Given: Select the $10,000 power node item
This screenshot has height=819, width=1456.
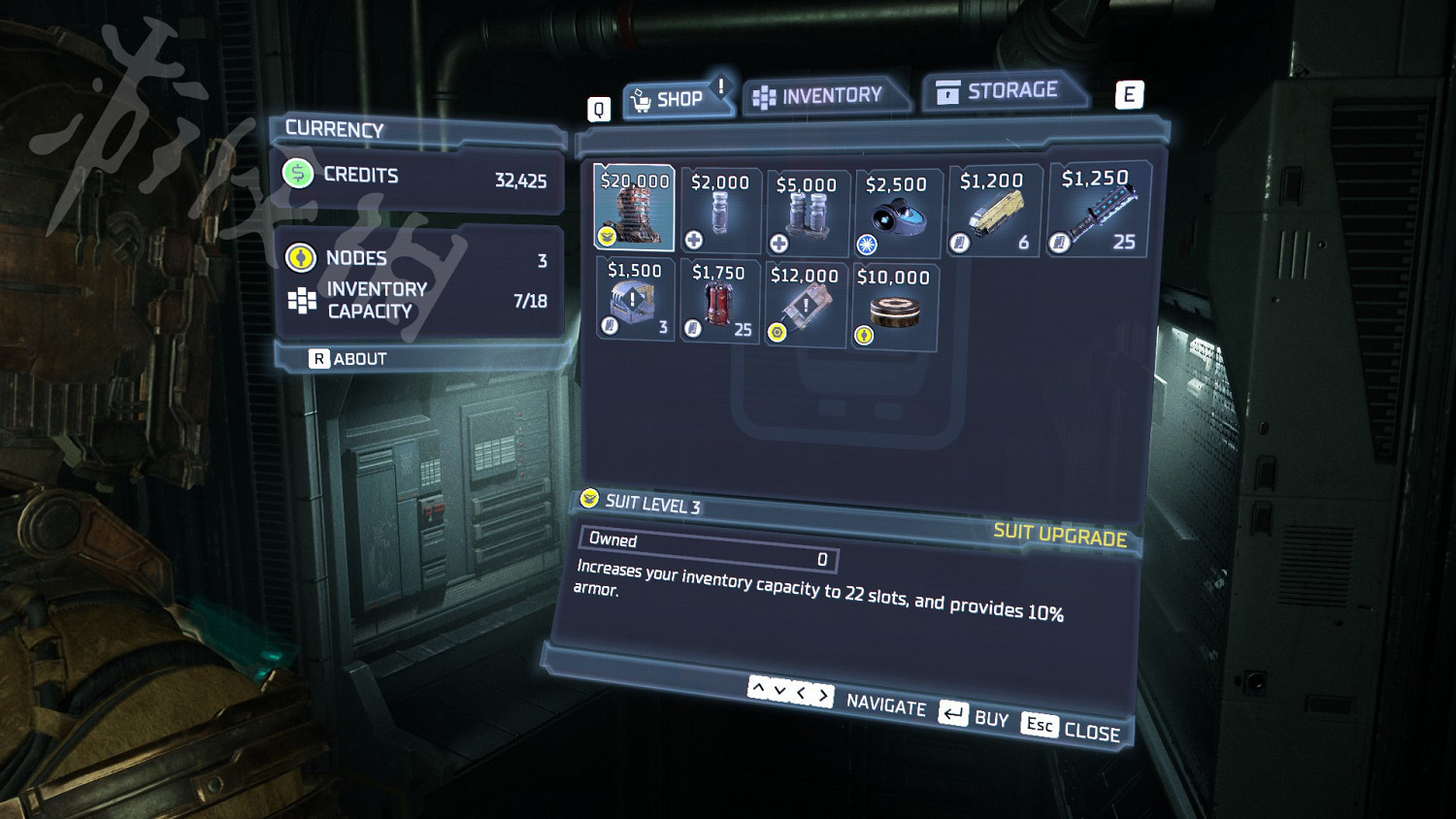Looking at the screenshot, I should pyautogui.click(x=894, y=307).
